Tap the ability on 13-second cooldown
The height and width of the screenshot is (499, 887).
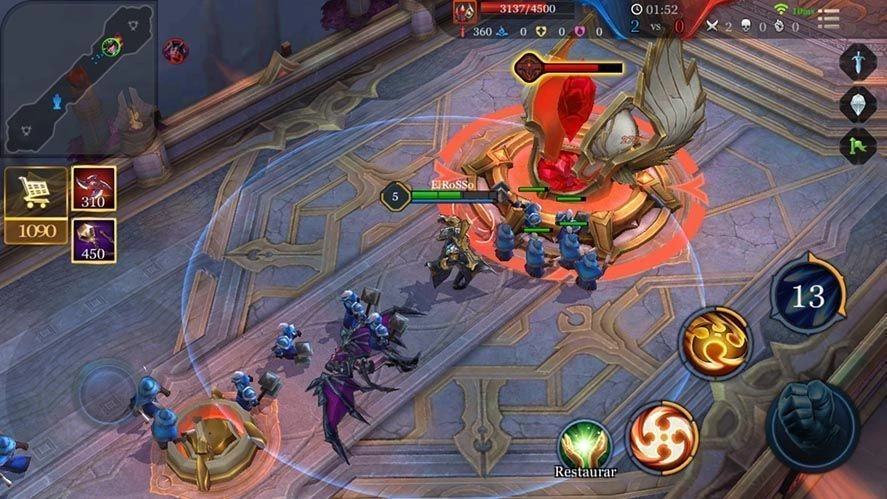[x=808, y=294]
